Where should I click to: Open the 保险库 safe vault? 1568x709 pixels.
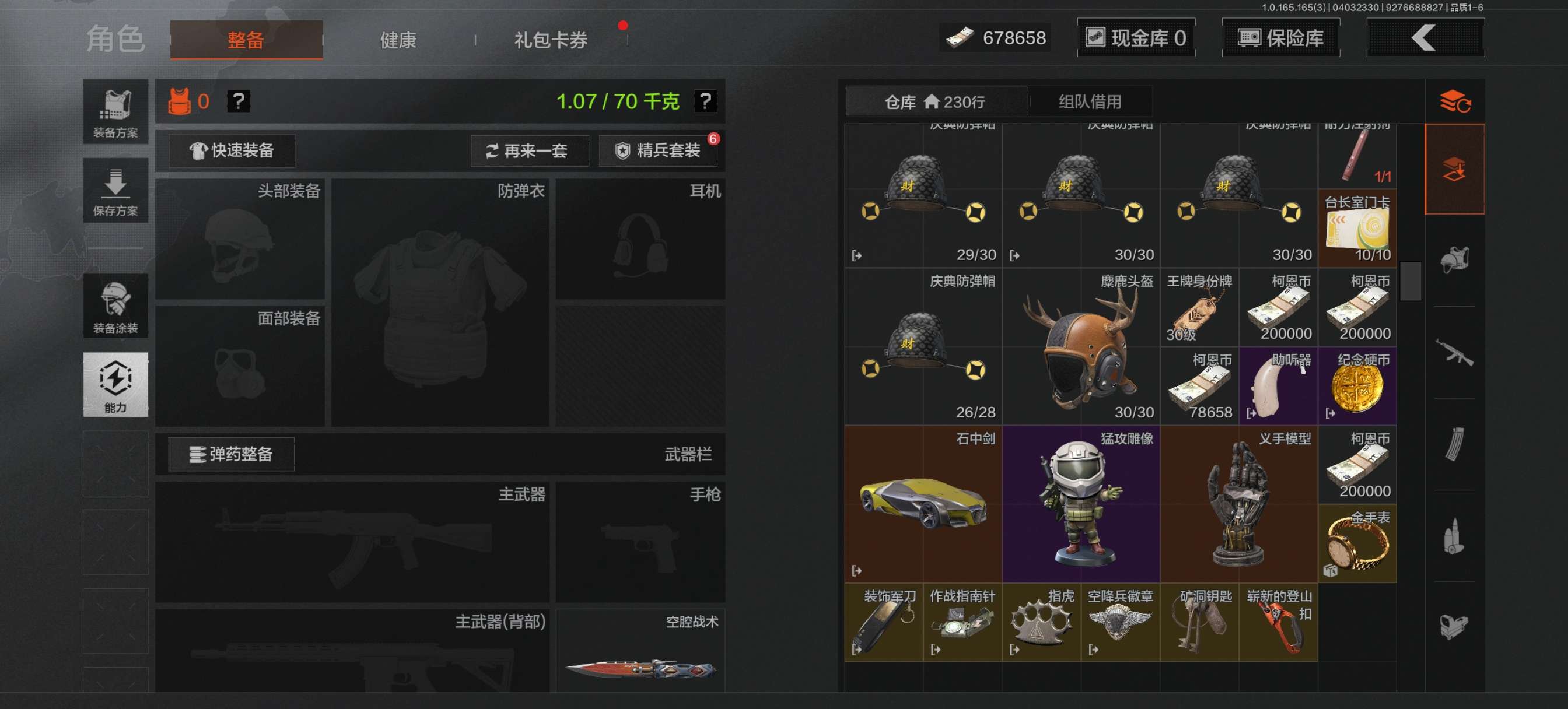tap(1280, 38)
